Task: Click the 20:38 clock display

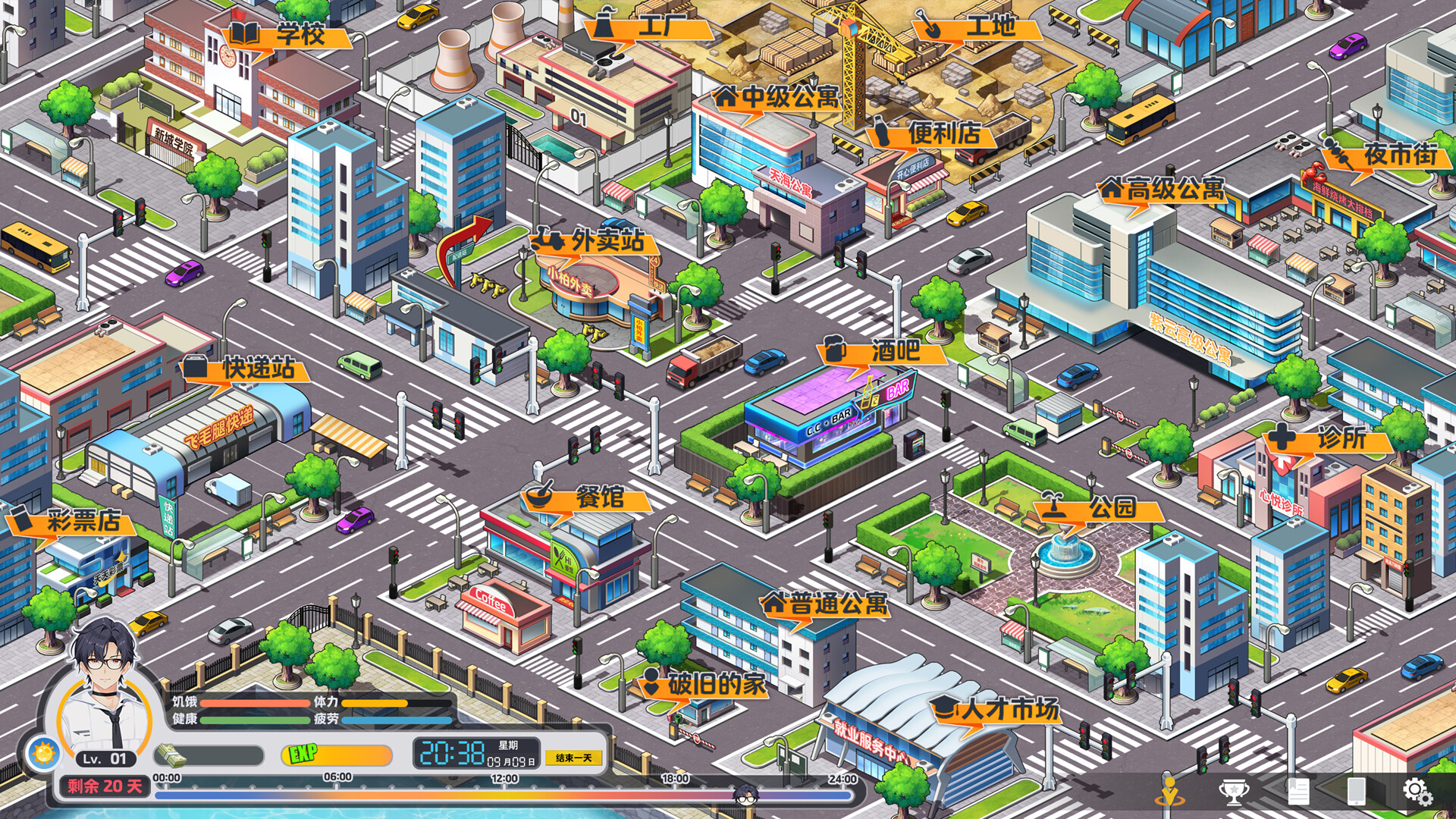Action: [455, 752]
